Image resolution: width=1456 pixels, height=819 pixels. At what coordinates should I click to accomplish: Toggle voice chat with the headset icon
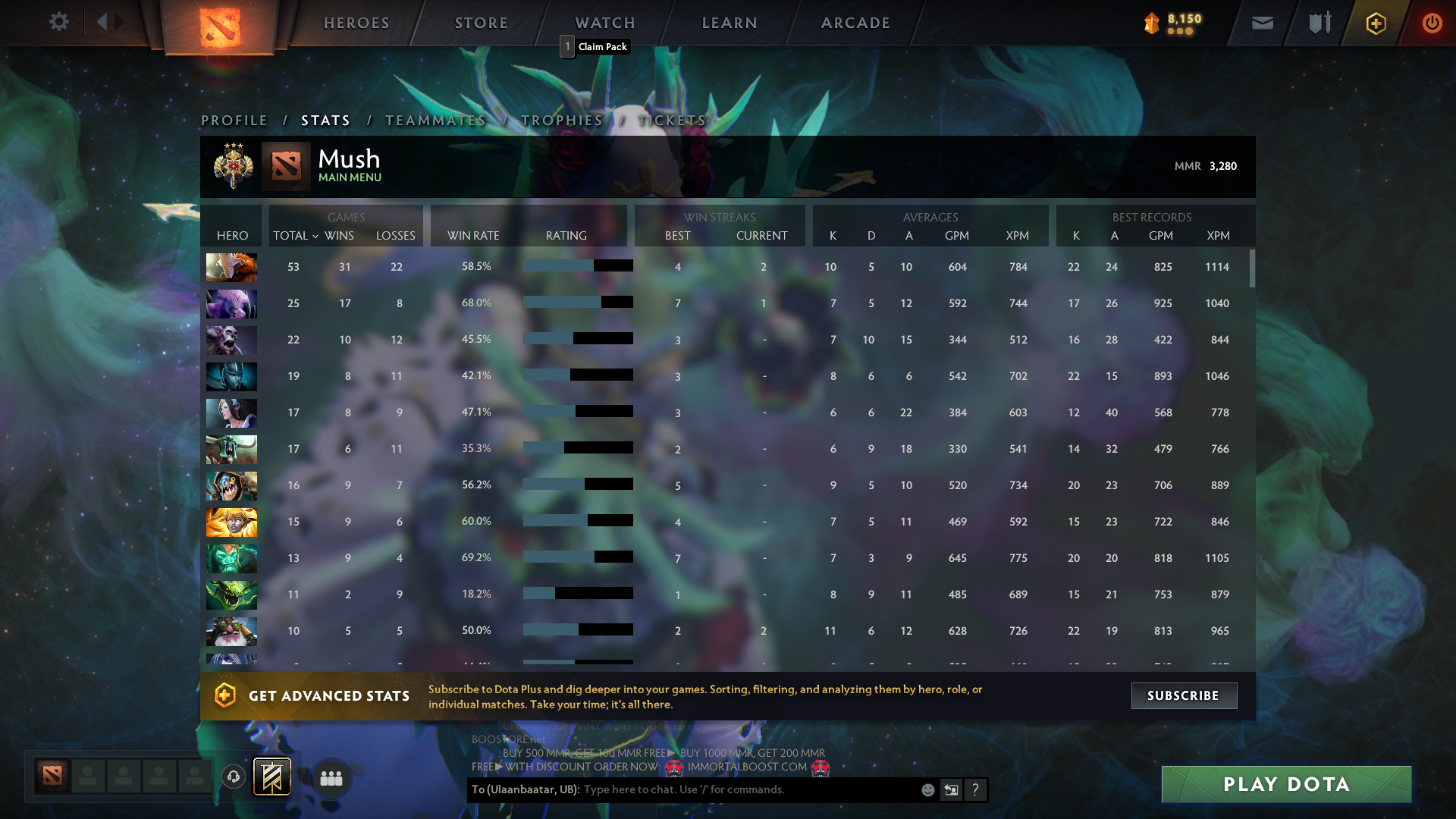(x=233, y=777)
